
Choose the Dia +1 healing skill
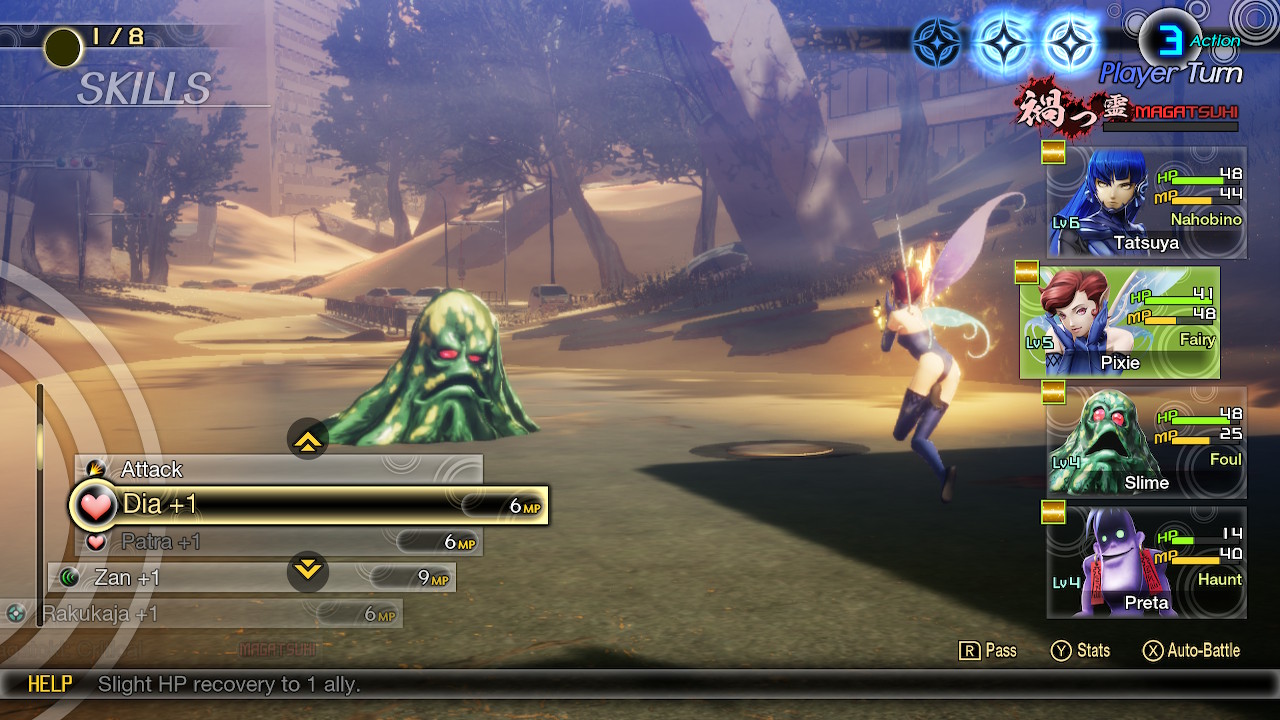[x=310, y=506]
